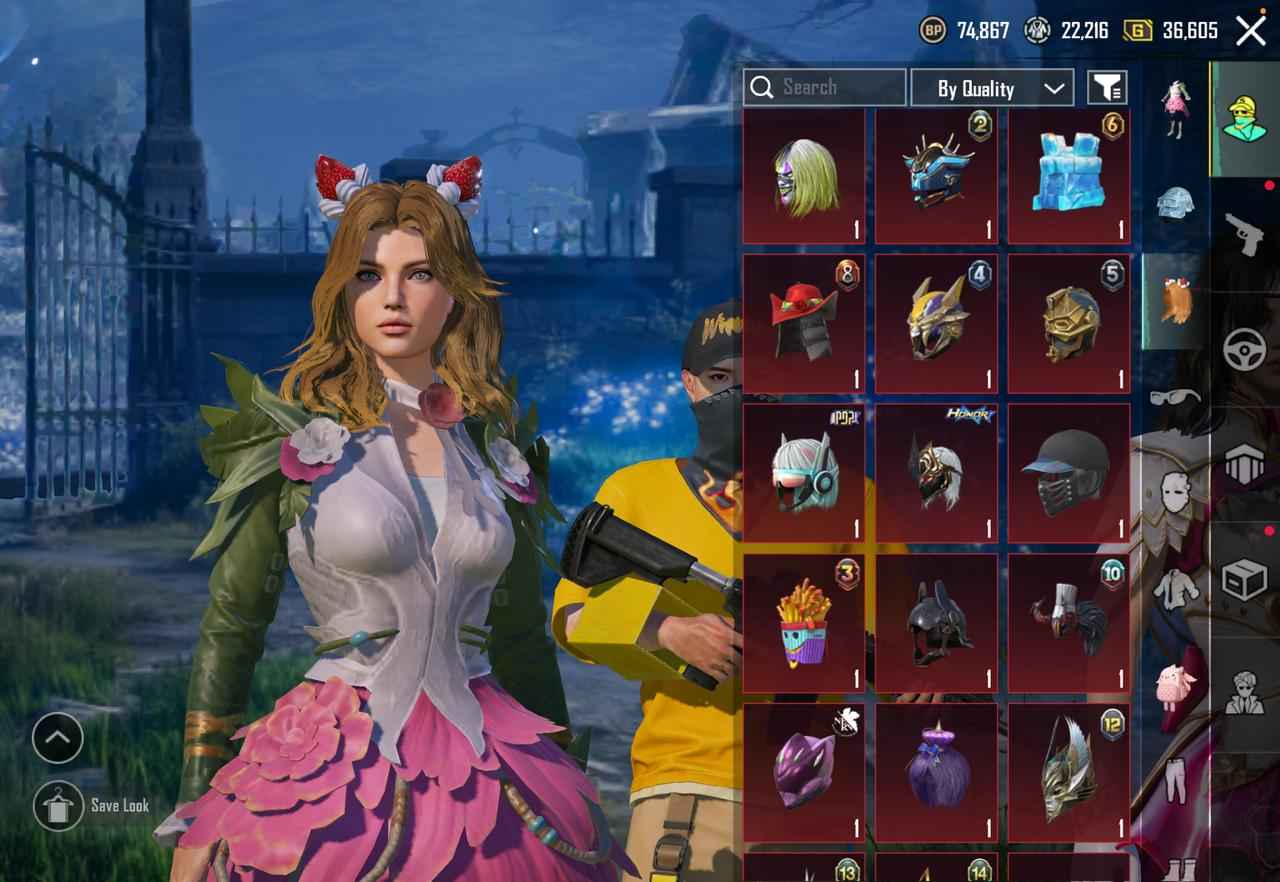This screenshot has width=1280, height=882.
Task: Select the purple cat helmet
Action: pos(804,772)
